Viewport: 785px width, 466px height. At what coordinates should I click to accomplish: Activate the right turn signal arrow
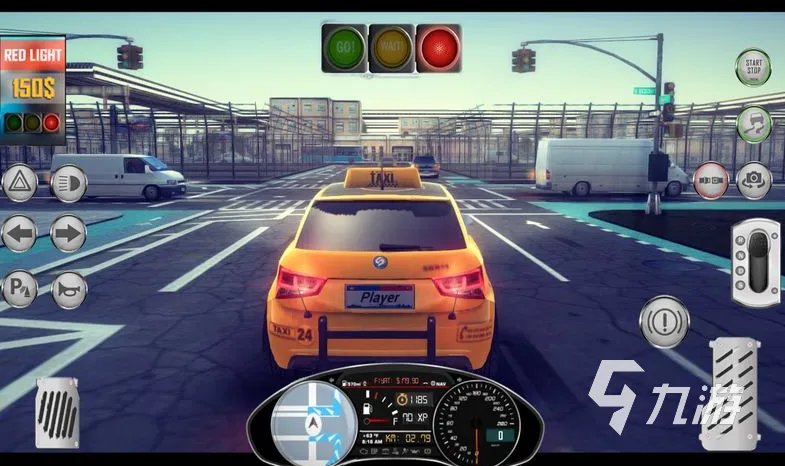coord(68,235)
